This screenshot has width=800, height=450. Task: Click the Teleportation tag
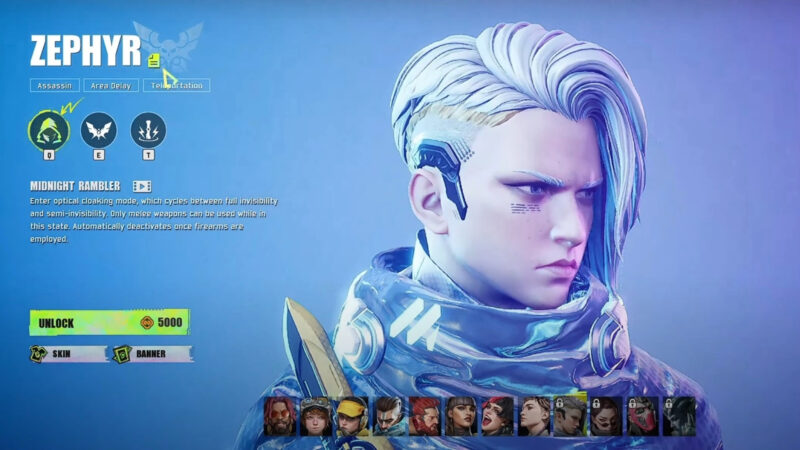click(x=177, y=86)
